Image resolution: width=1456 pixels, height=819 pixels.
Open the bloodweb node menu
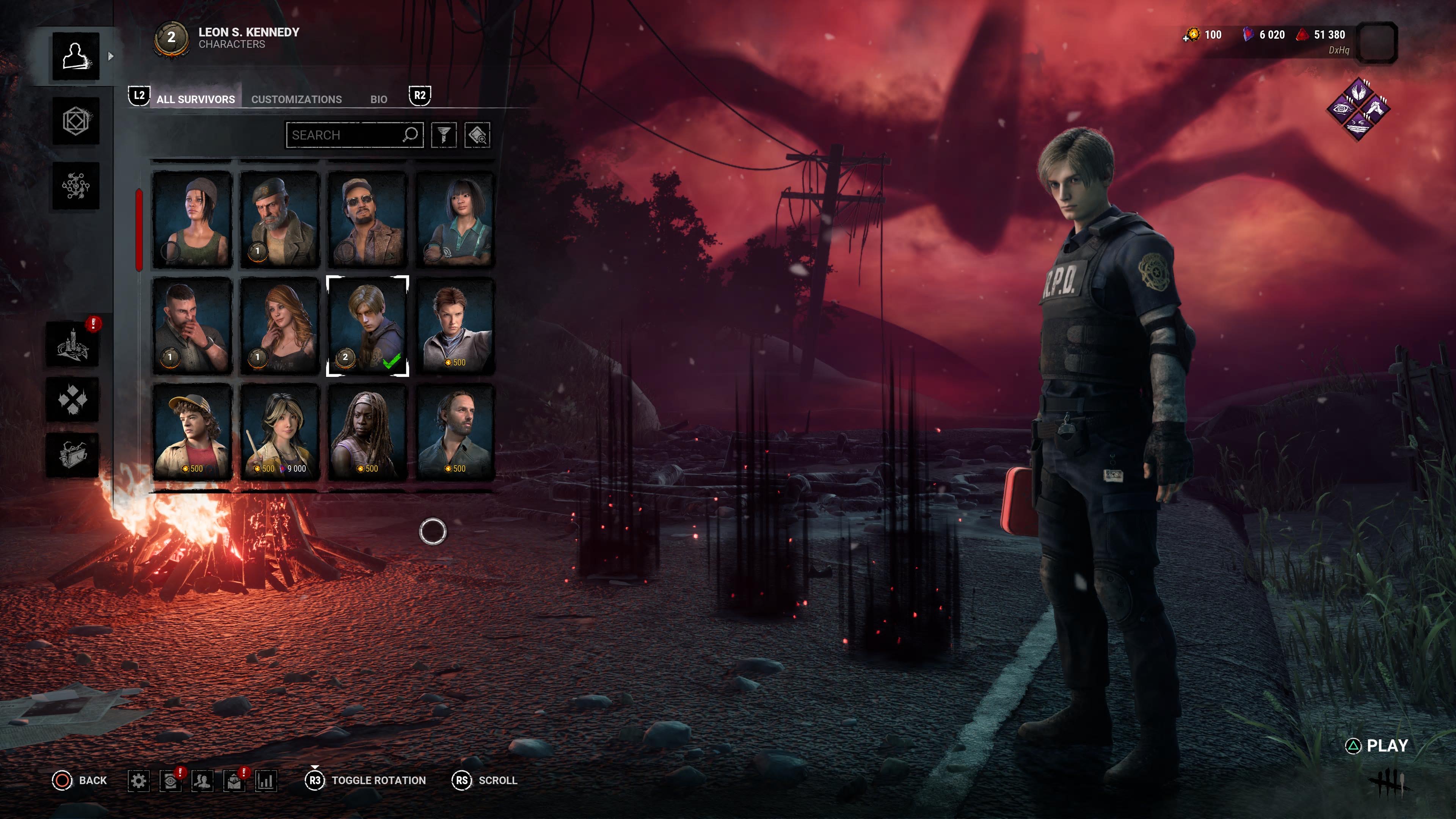pos(76,186)
